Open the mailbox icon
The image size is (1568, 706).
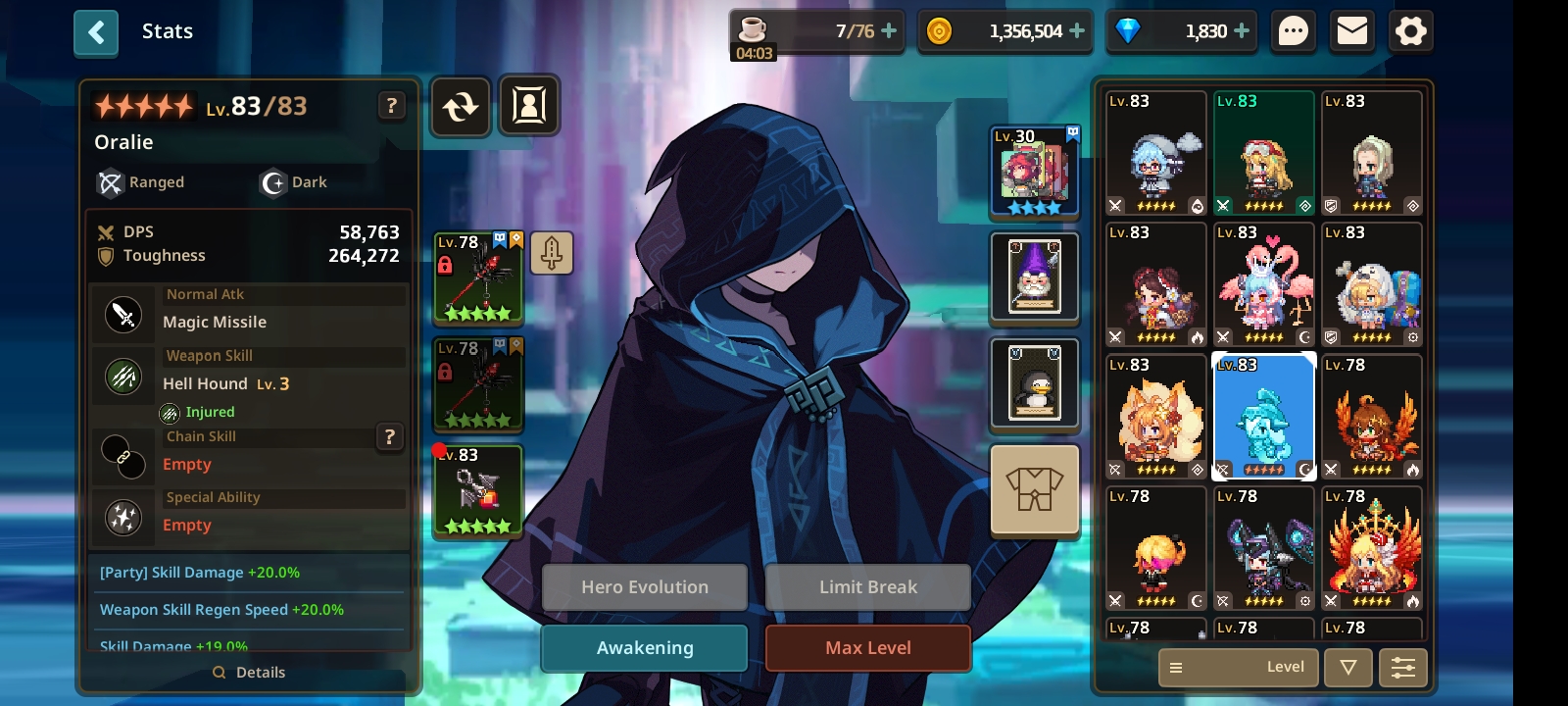coord(1351,30)
